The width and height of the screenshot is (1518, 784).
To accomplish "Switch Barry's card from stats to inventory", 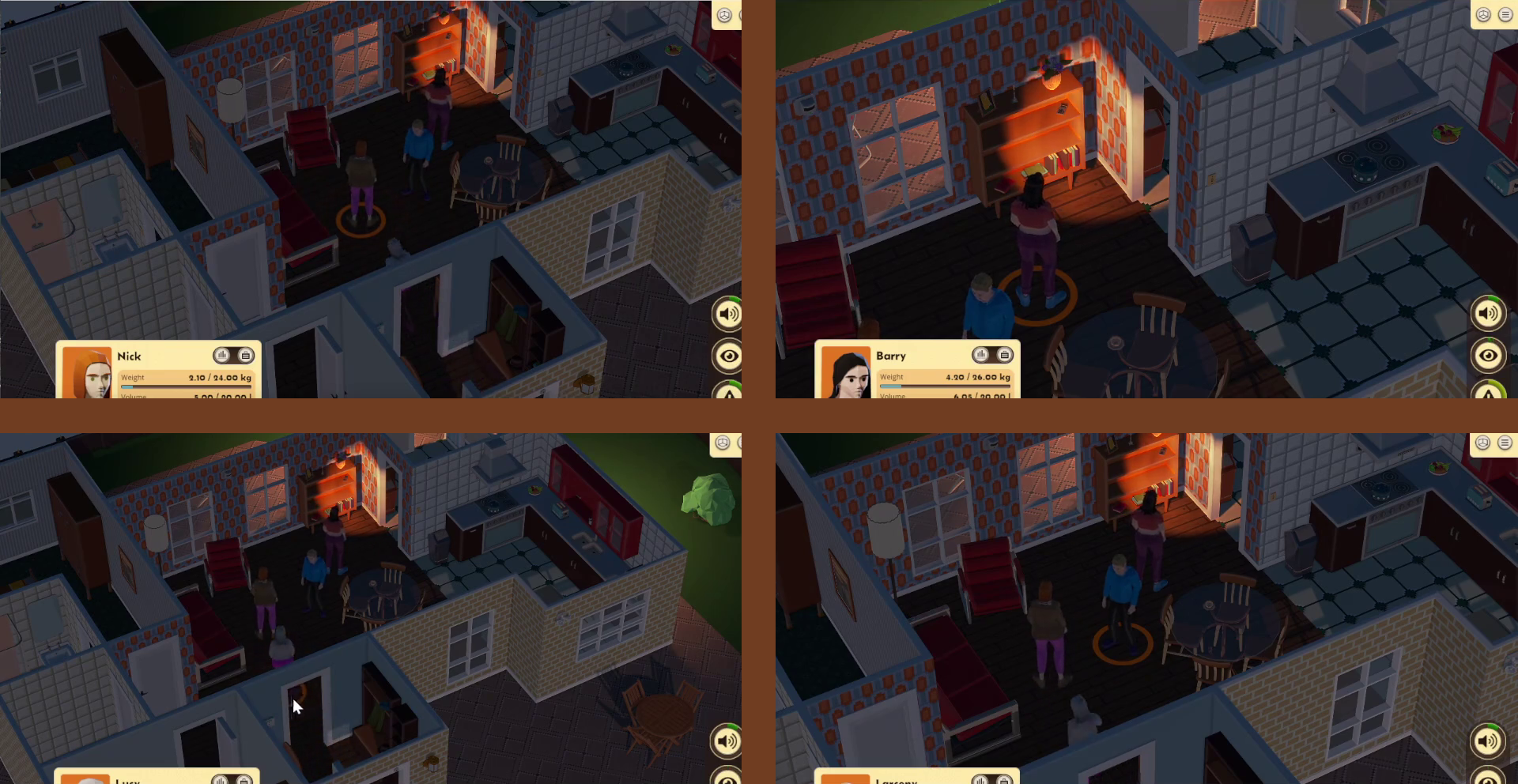I will 1004,355.
